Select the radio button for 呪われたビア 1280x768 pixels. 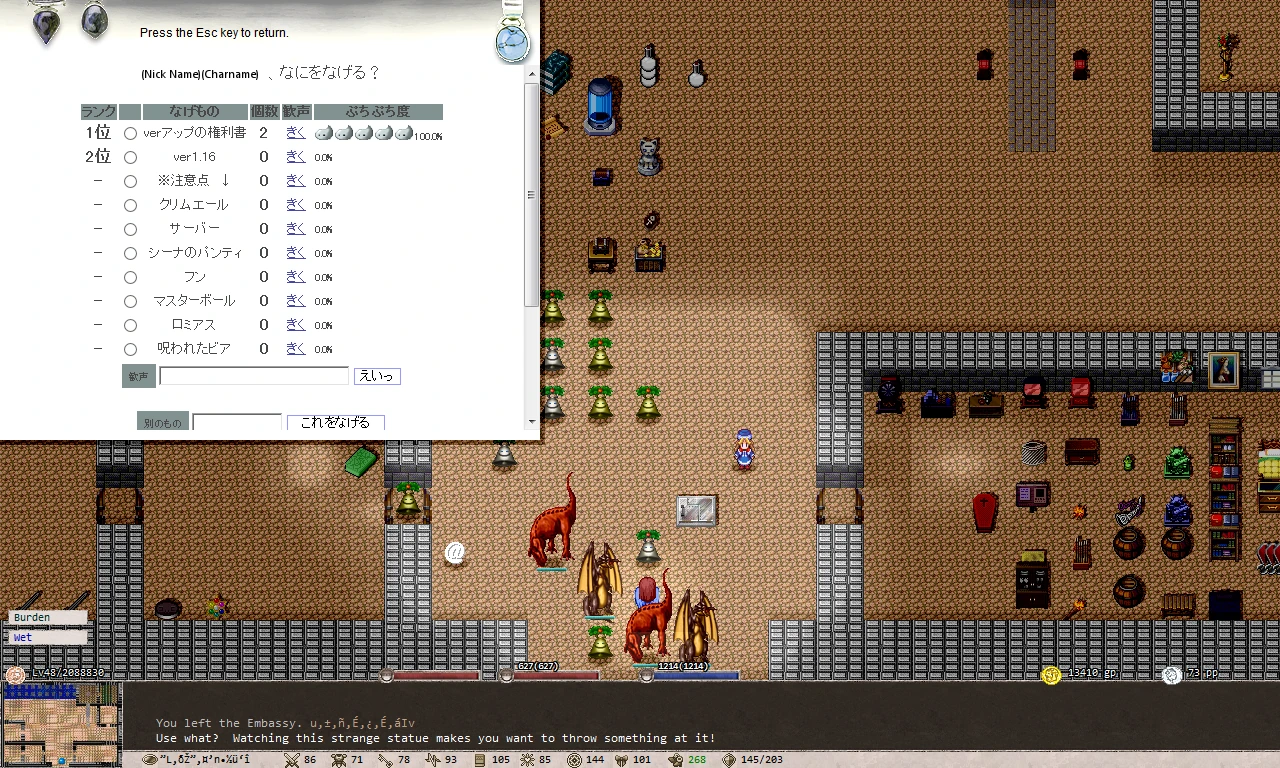coord(130,349)
